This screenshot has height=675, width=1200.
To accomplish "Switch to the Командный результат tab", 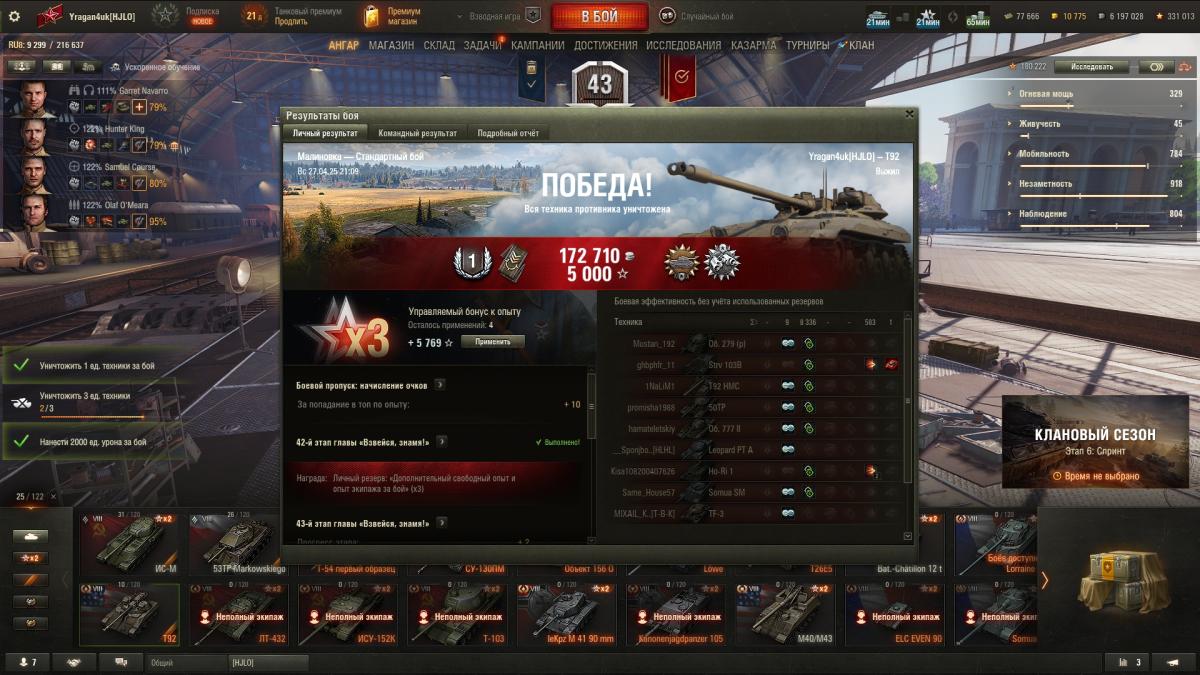I will point(417,133).
